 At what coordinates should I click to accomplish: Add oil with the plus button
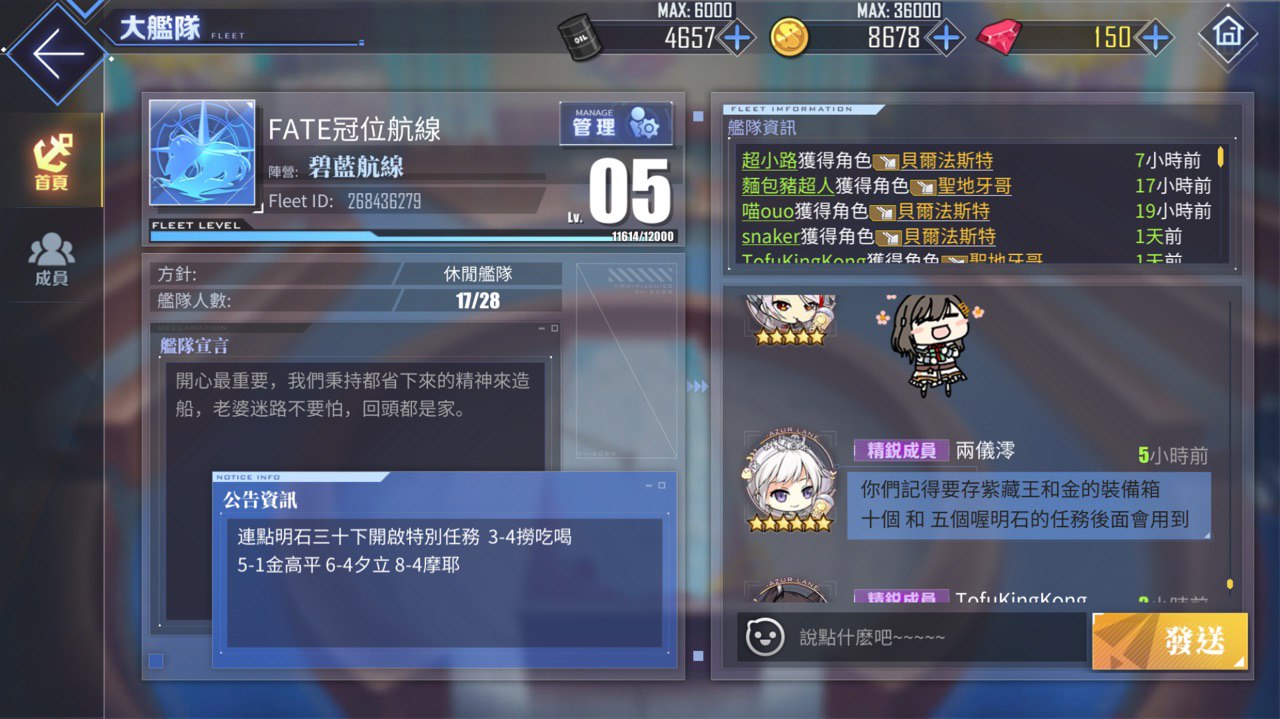click(x=737, y=38)
